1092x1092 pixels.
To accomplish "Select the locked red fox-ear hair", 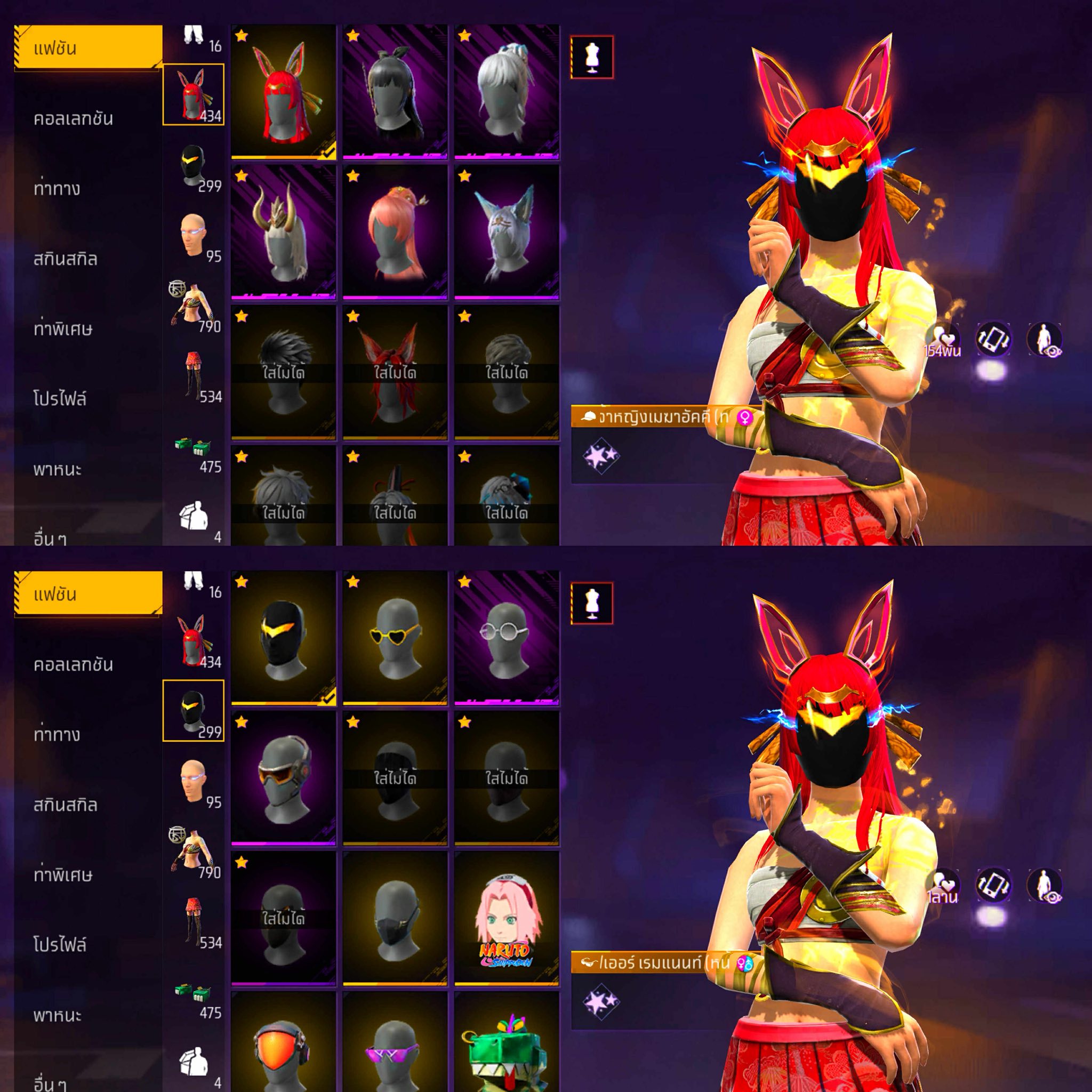I will [395, 373].
